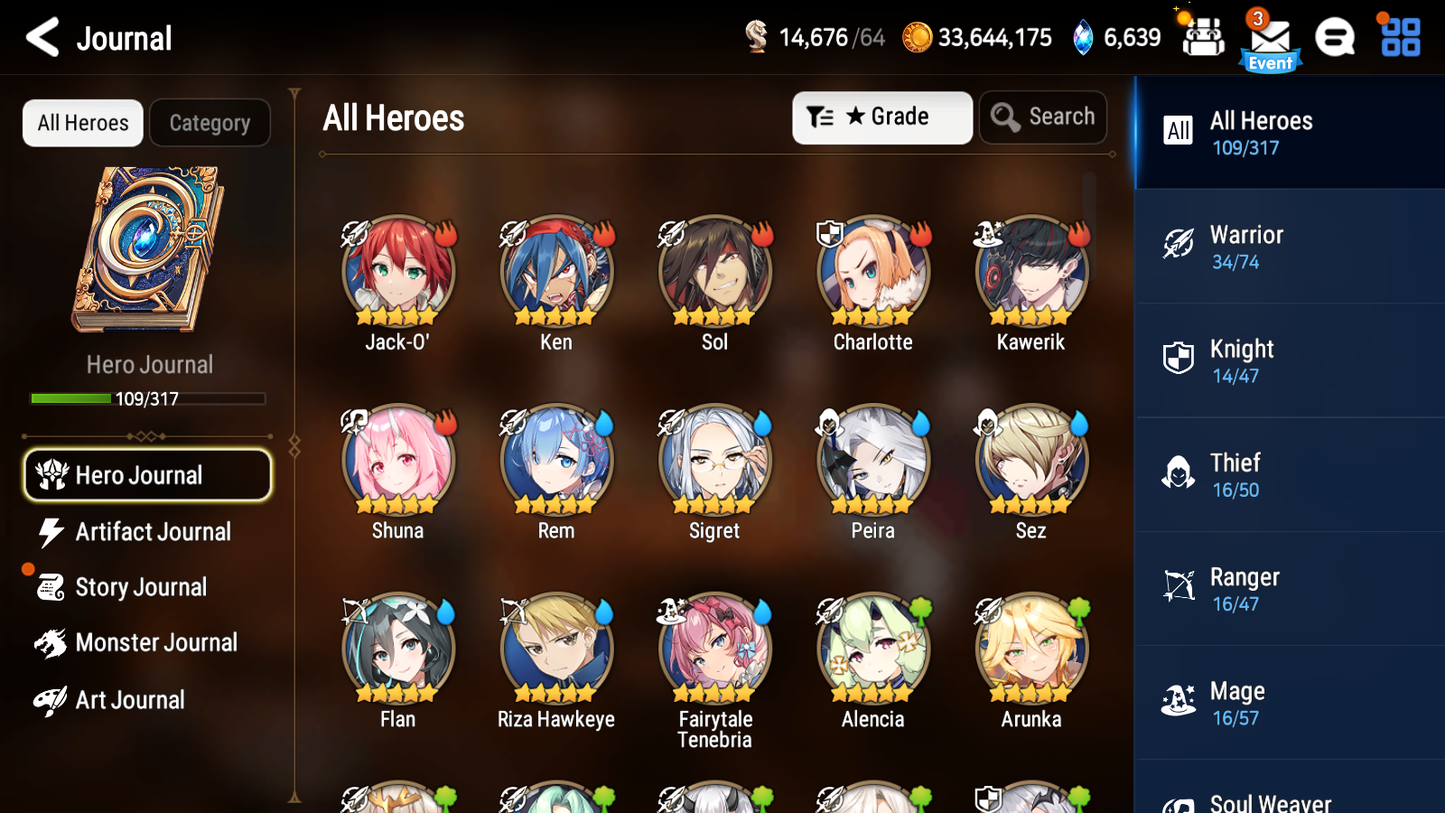The height and width of the screenshot is (813, 1445).
Task: Select Hero Journal in the left menu
Action: coord(147,475)
